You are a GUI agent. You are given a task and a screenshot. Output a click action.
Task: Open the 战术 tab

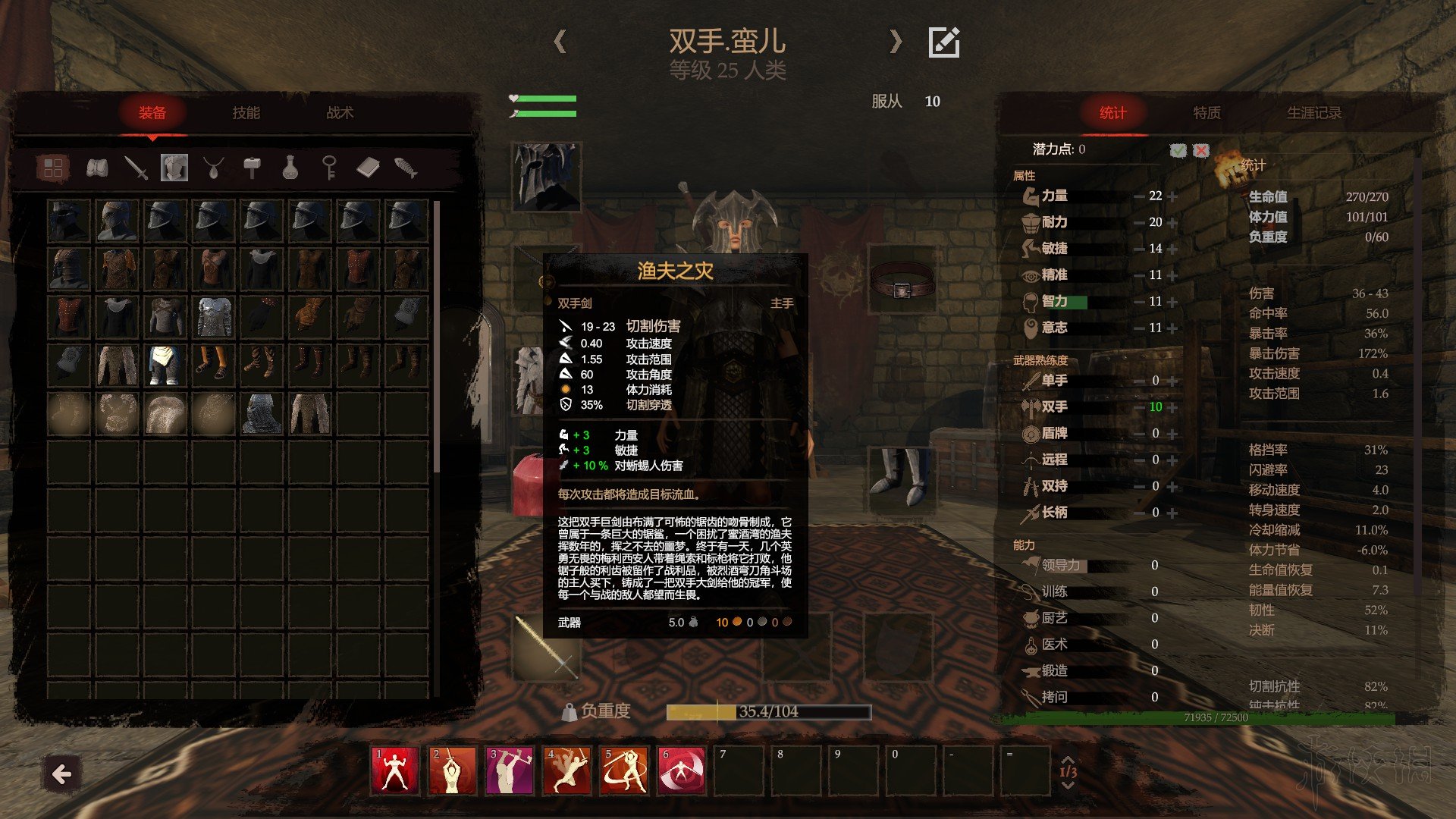tap(340, 113)
